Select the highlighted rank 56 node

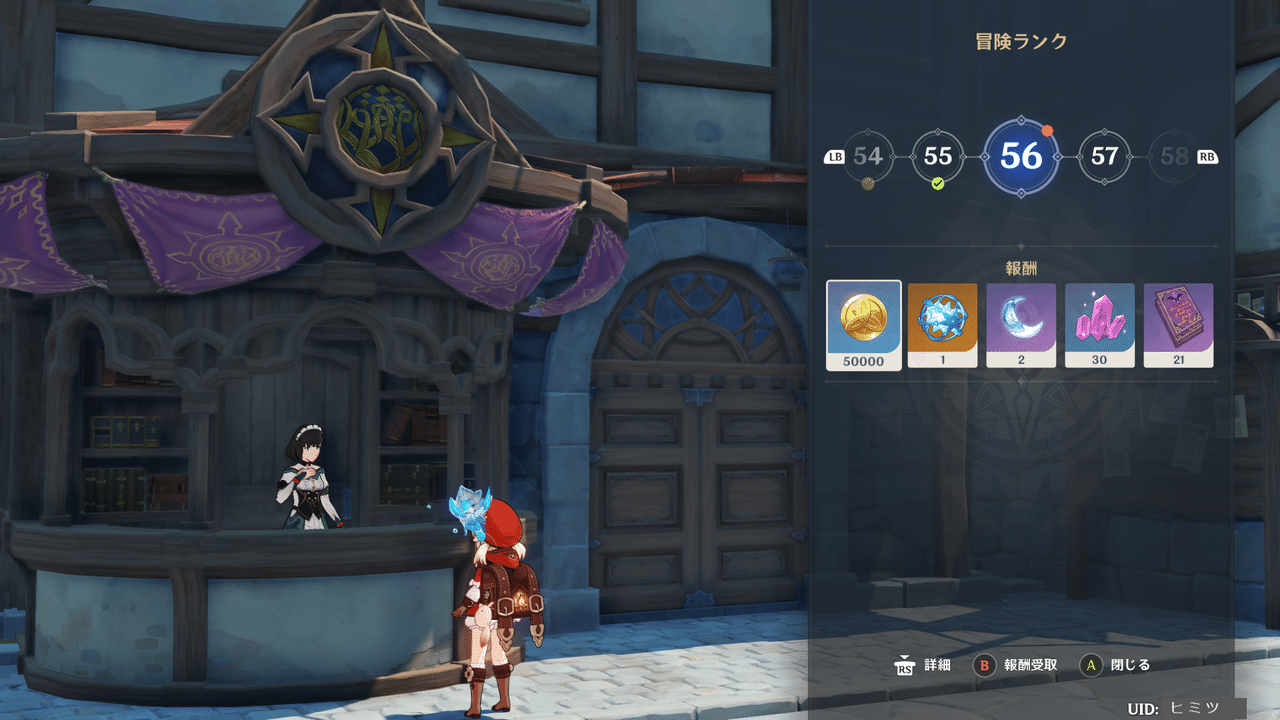(1021, 157)
